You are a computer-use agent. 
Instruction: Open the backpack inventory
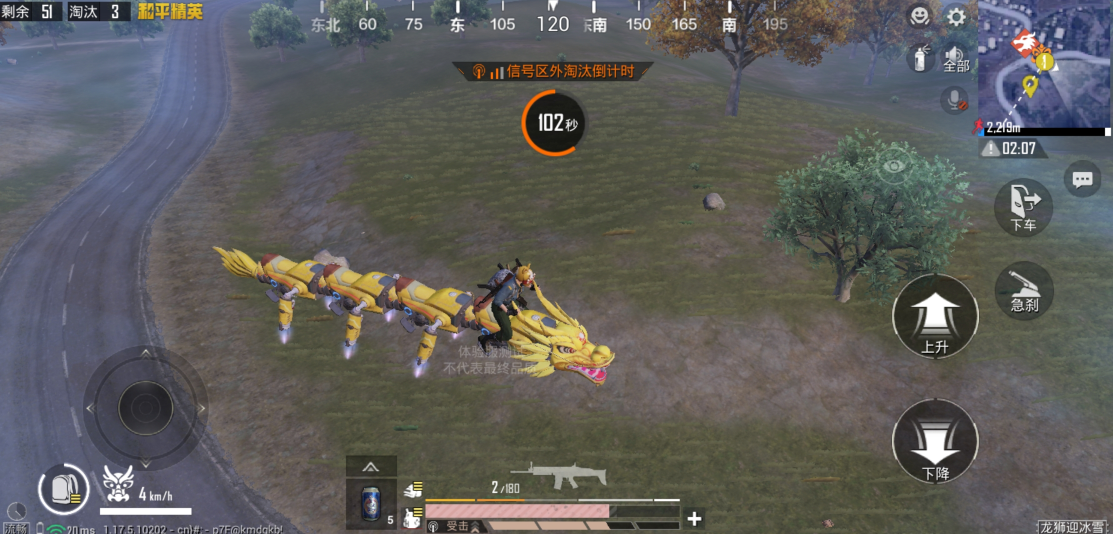[x=63, y=489]
